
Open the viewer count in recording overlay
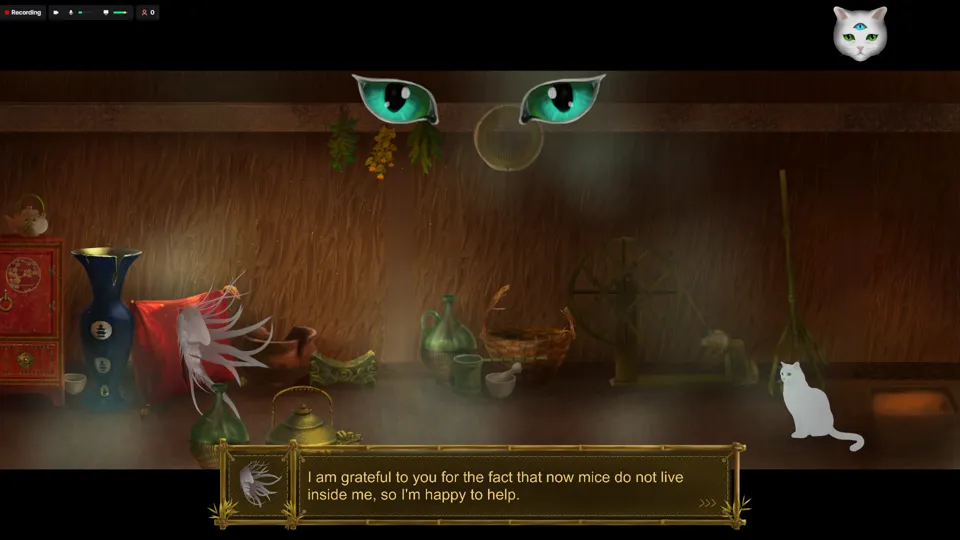147,13
